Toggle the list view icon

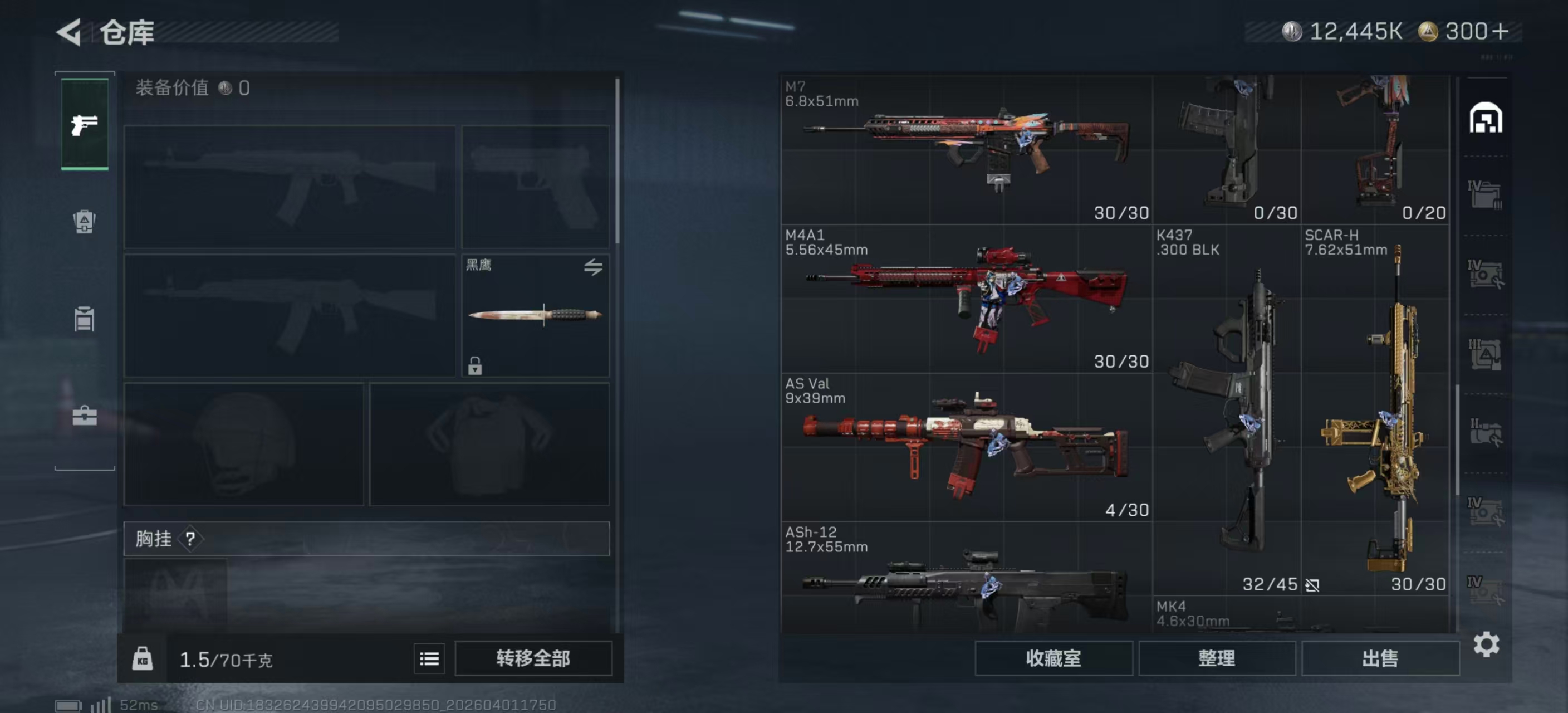(x=429, y=659)
